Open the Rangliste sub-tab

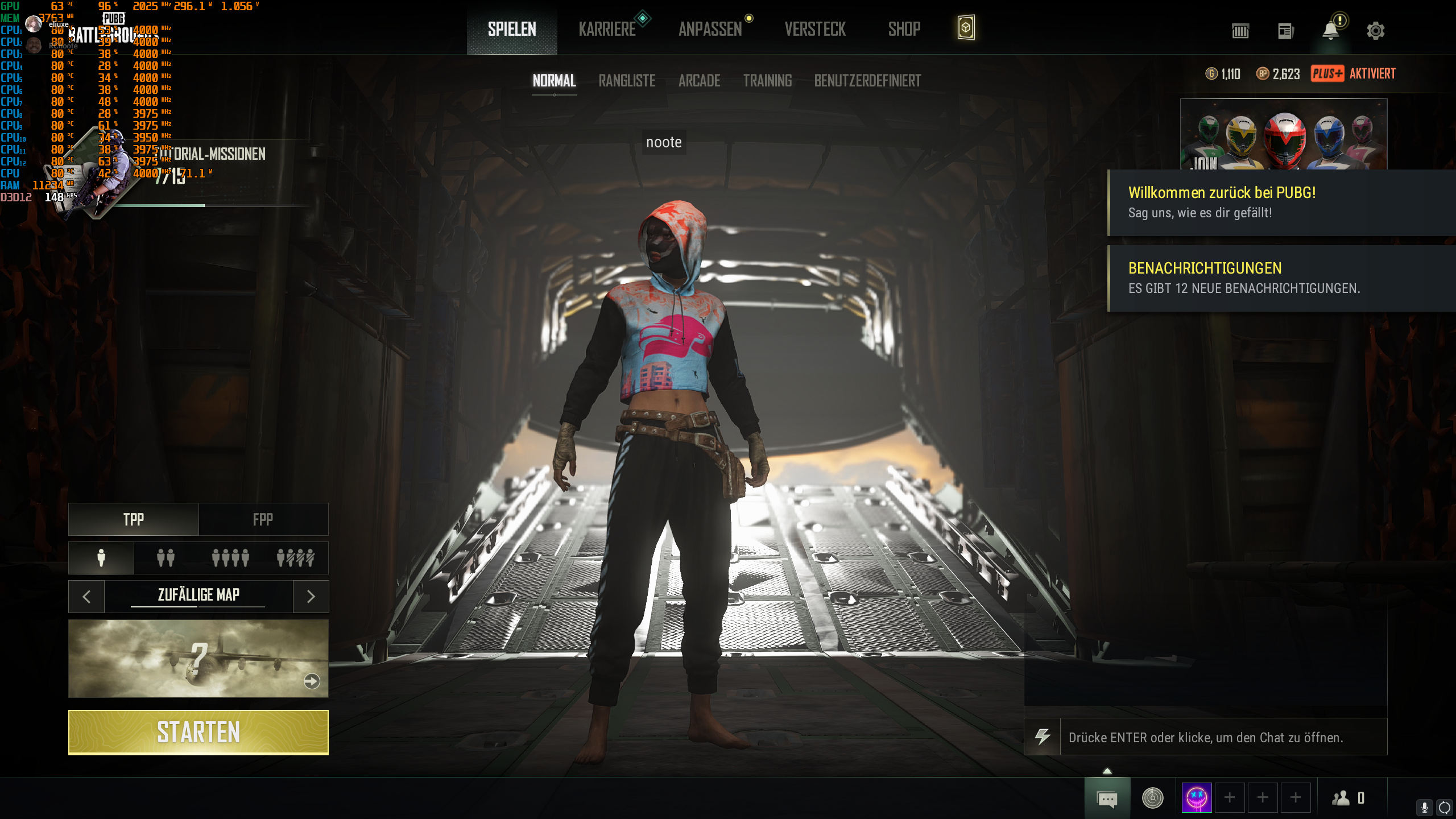pyautogui.click(x=626, y=81)
